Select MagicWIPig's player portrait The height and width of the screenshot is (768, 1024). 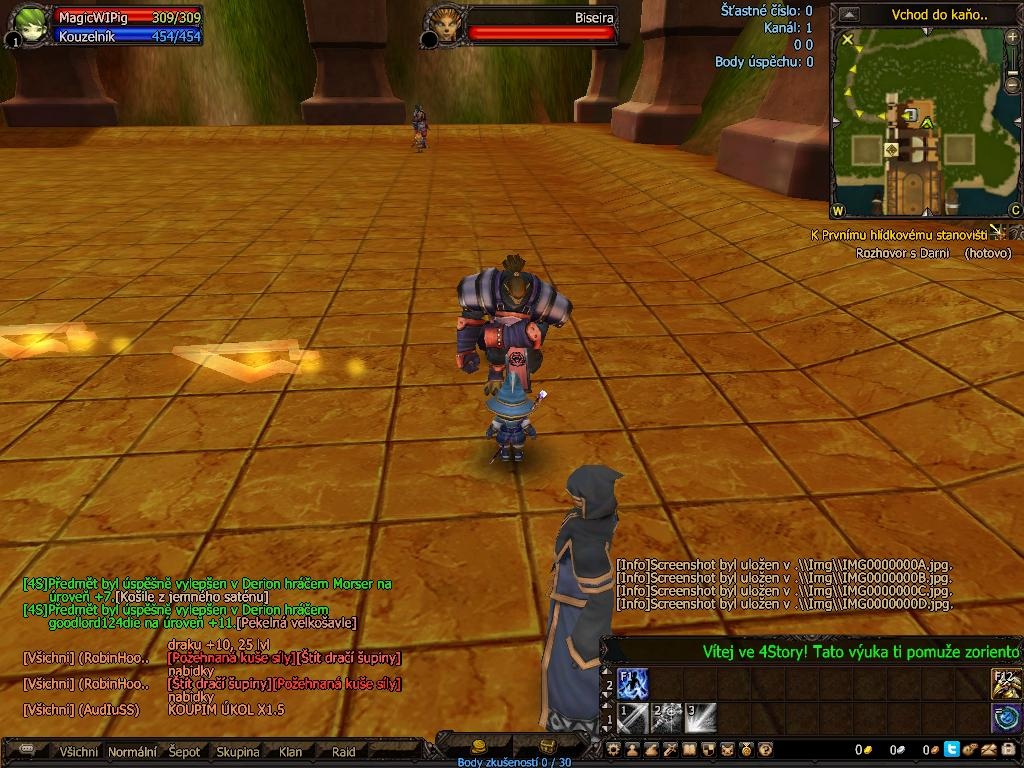tap(29, 26)
